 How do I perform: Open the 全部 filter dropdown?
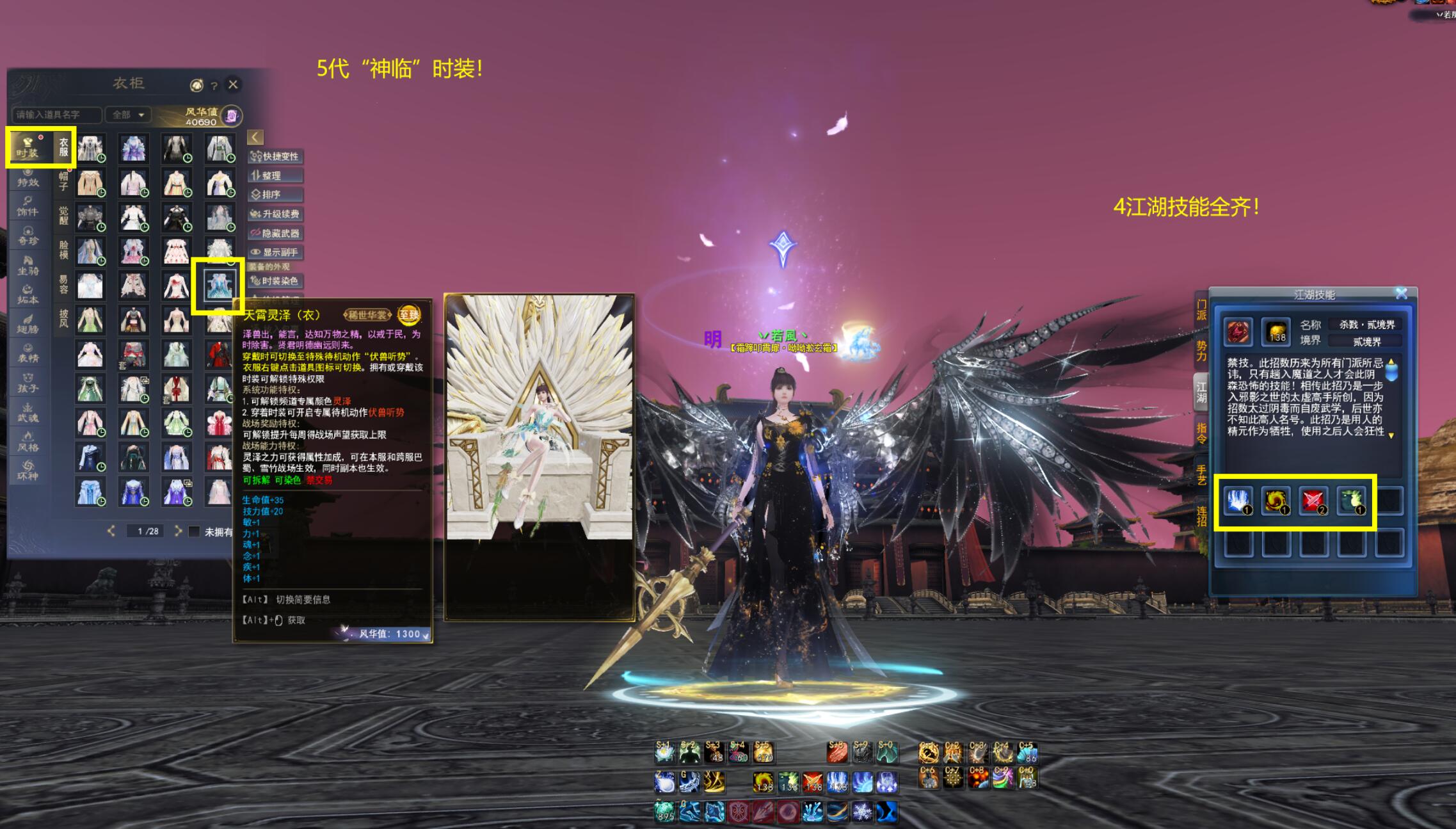128,115
